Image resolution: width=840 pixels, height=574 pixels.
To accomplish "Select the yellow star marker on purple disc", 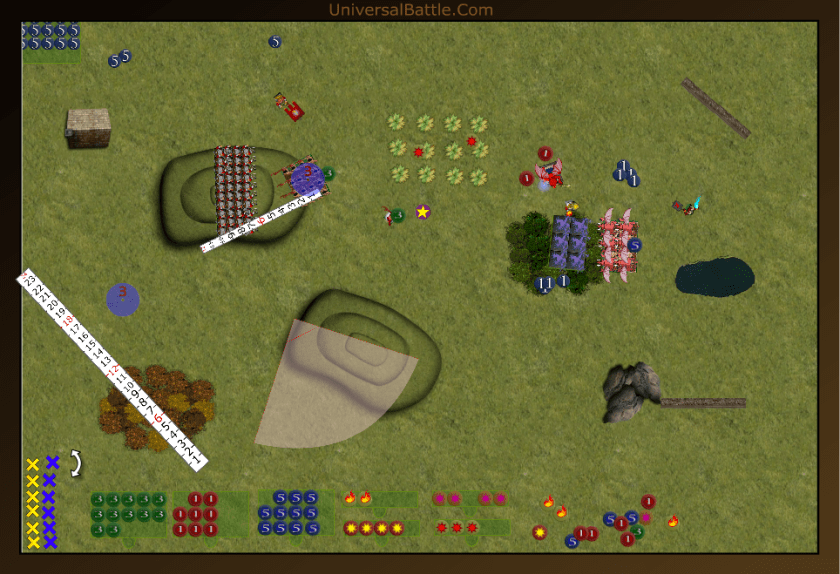I will [x=423, y=212].
